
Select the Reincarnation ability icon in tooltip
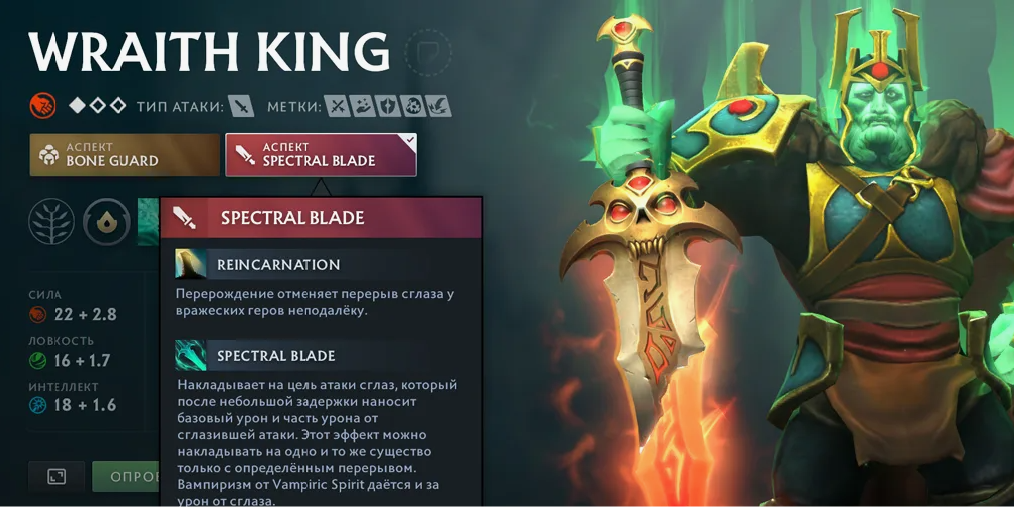[x=190, y=264]
